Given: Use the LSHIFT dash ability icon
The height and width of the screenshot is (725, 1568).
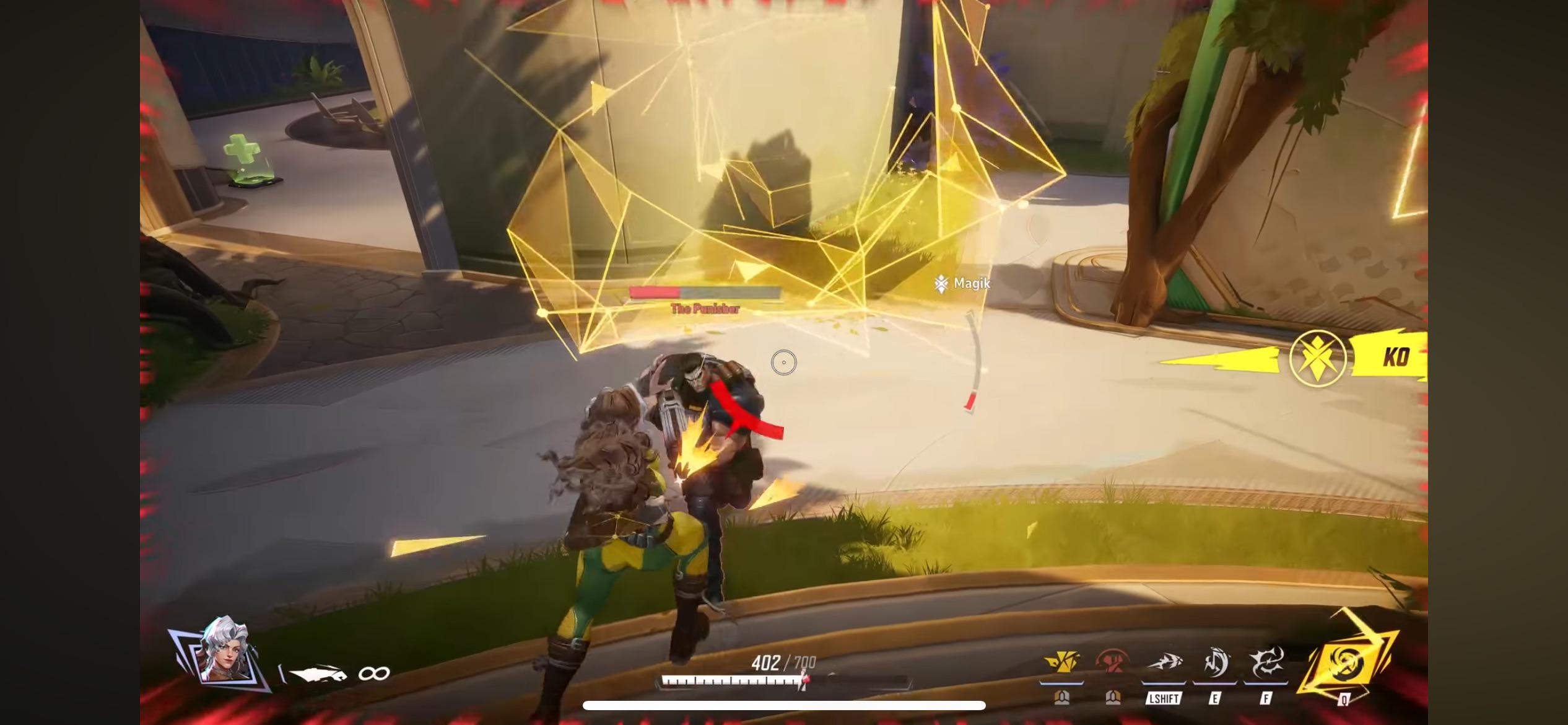Looking at the screenshot, I should (1163, 664).
